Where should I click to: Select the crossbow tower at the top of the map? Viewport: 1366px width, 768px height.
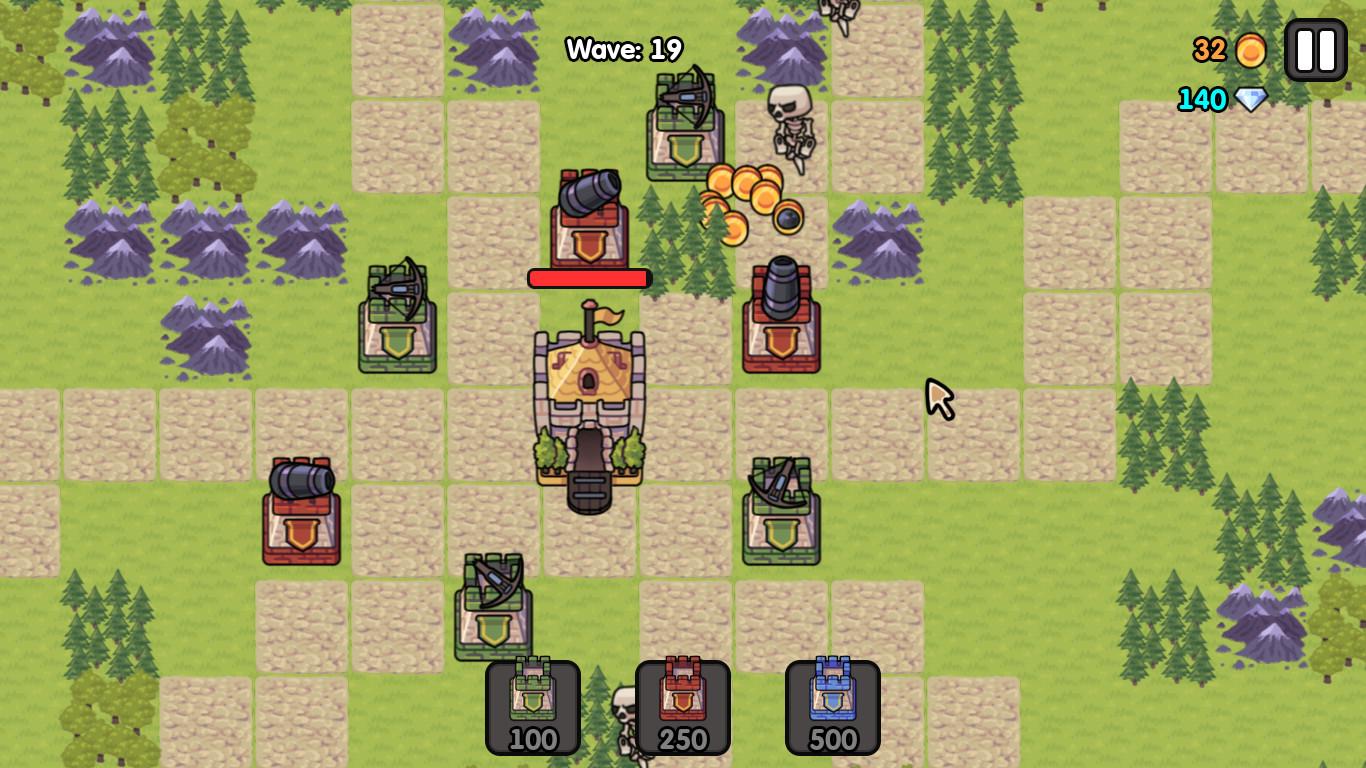pyautogui.click(x=685, y=130)
